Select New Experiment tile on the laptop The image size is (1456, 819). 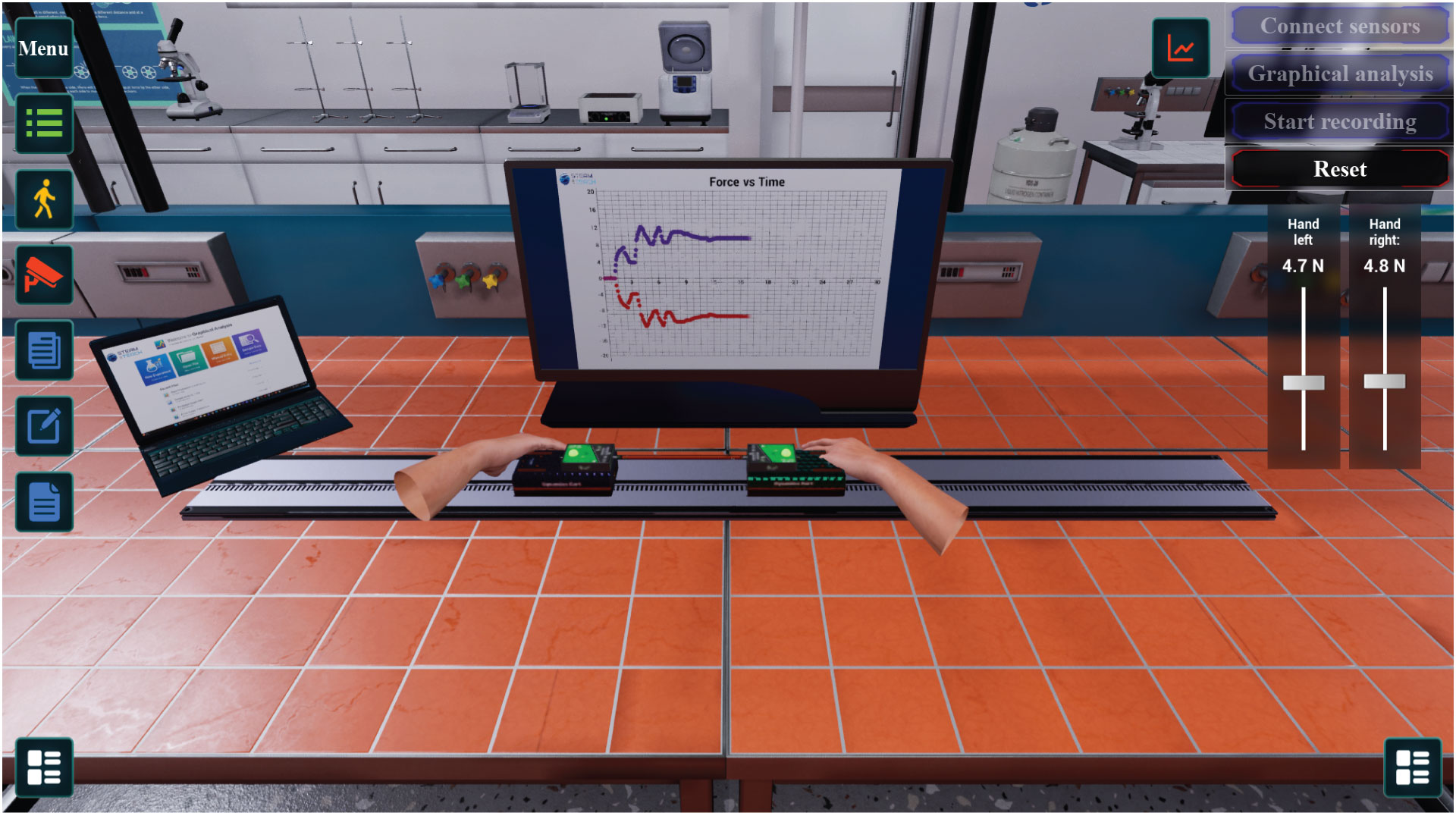tap(155, 368)
